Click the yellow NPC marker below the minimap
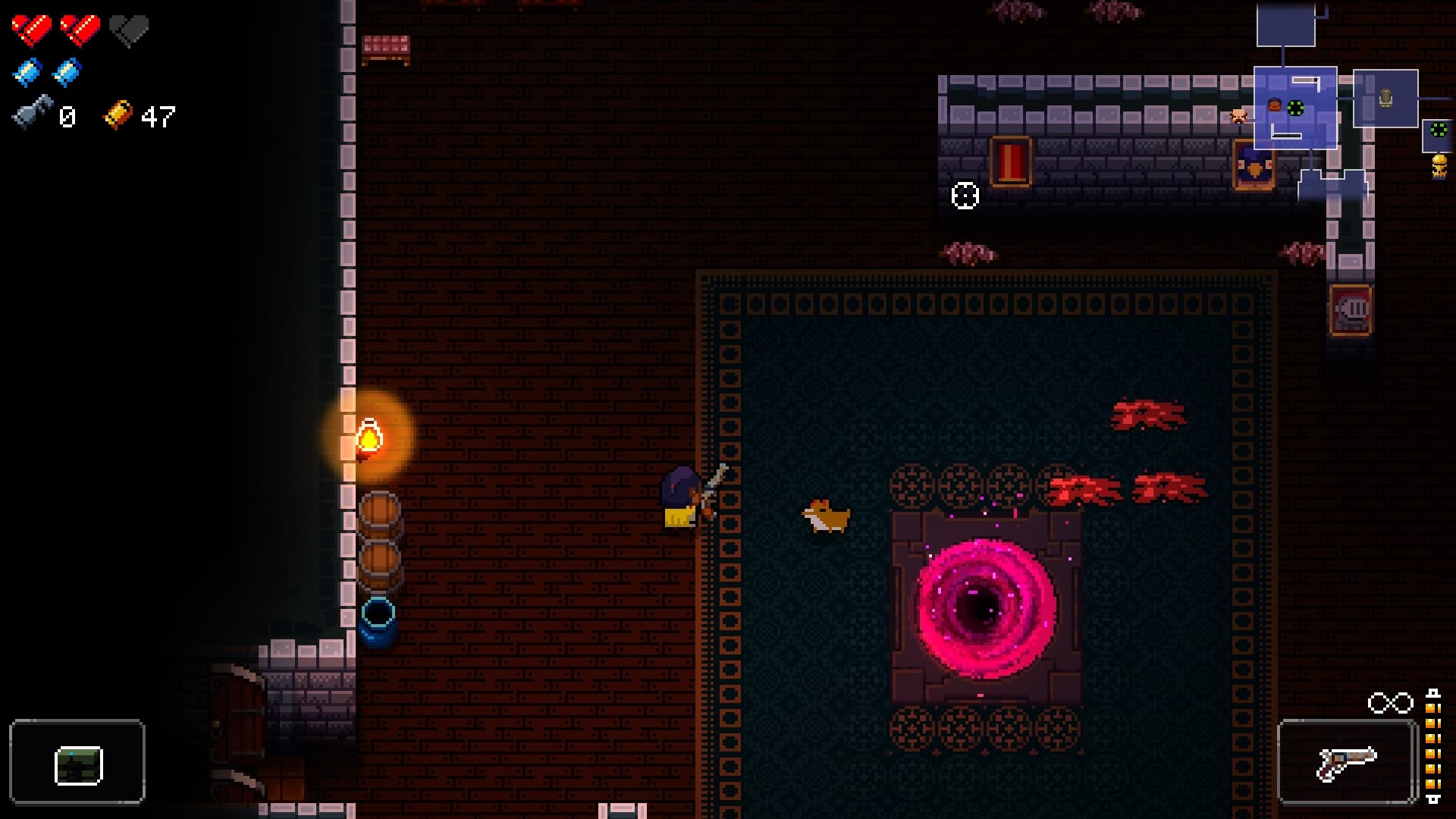The image size is (1456, 819). [x=1439, y=166]
